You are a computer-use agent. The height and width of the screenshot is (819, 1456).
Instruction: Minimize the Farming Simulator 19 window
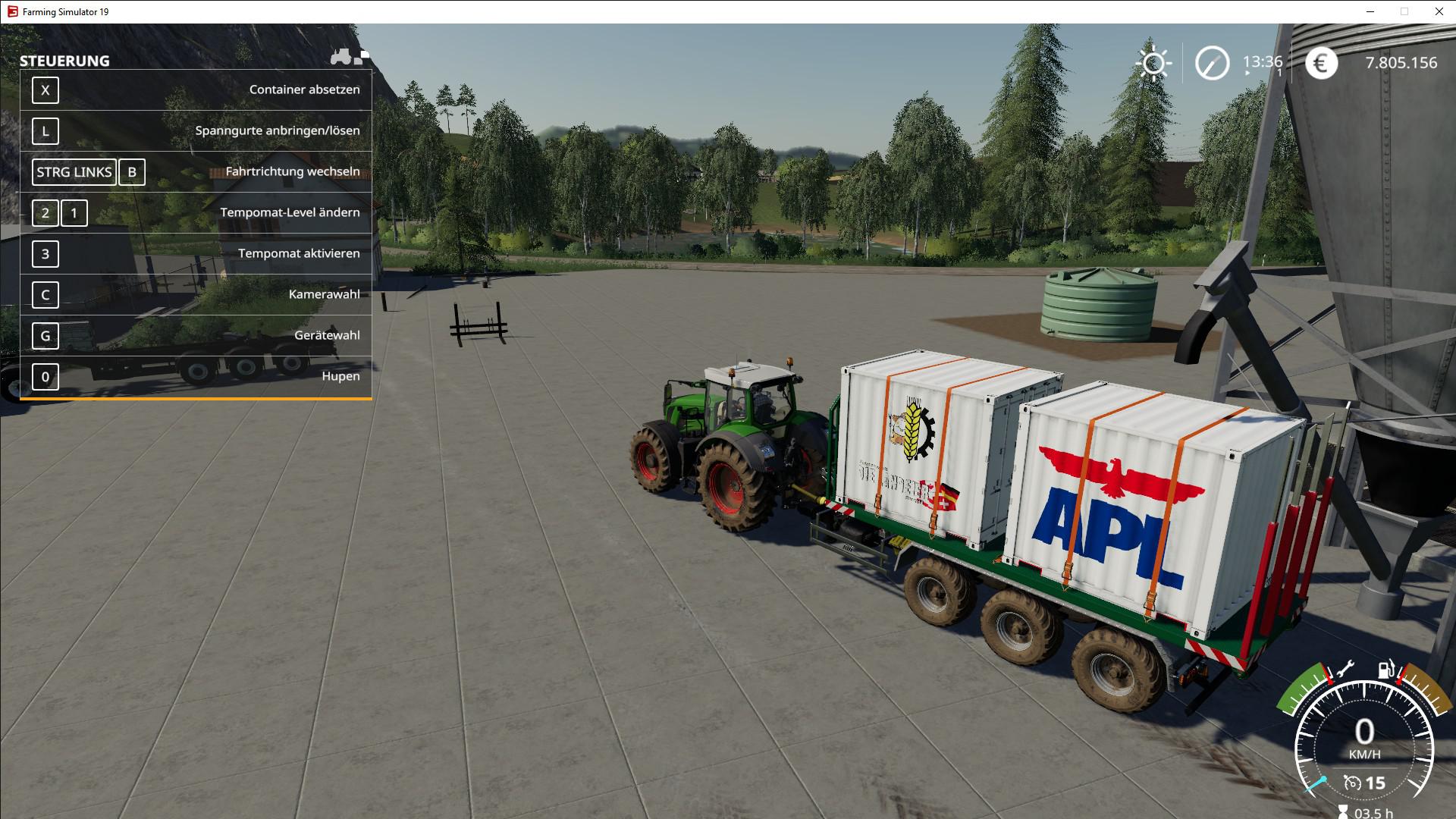click(1370, 11)
